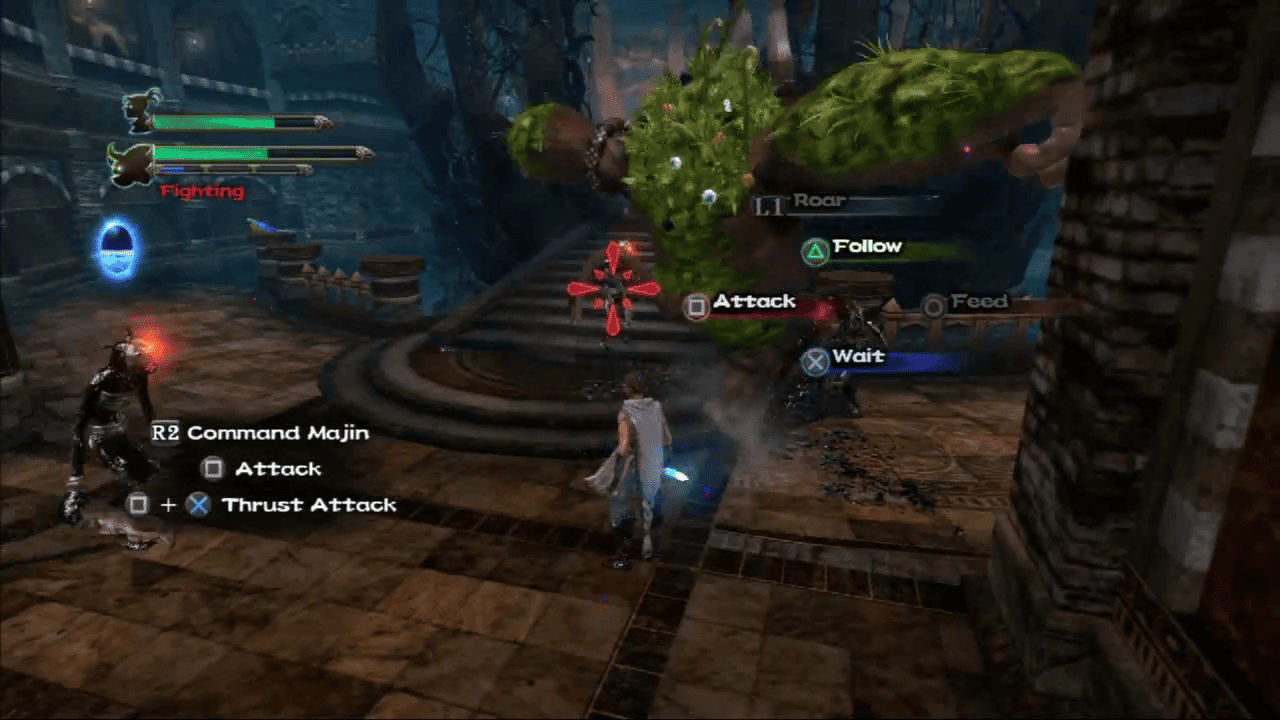Image resolution: width=1280 pixels, height=720 pixels.
Task: Expand the R2 Command Majin prompt
Action: [262, 433]
